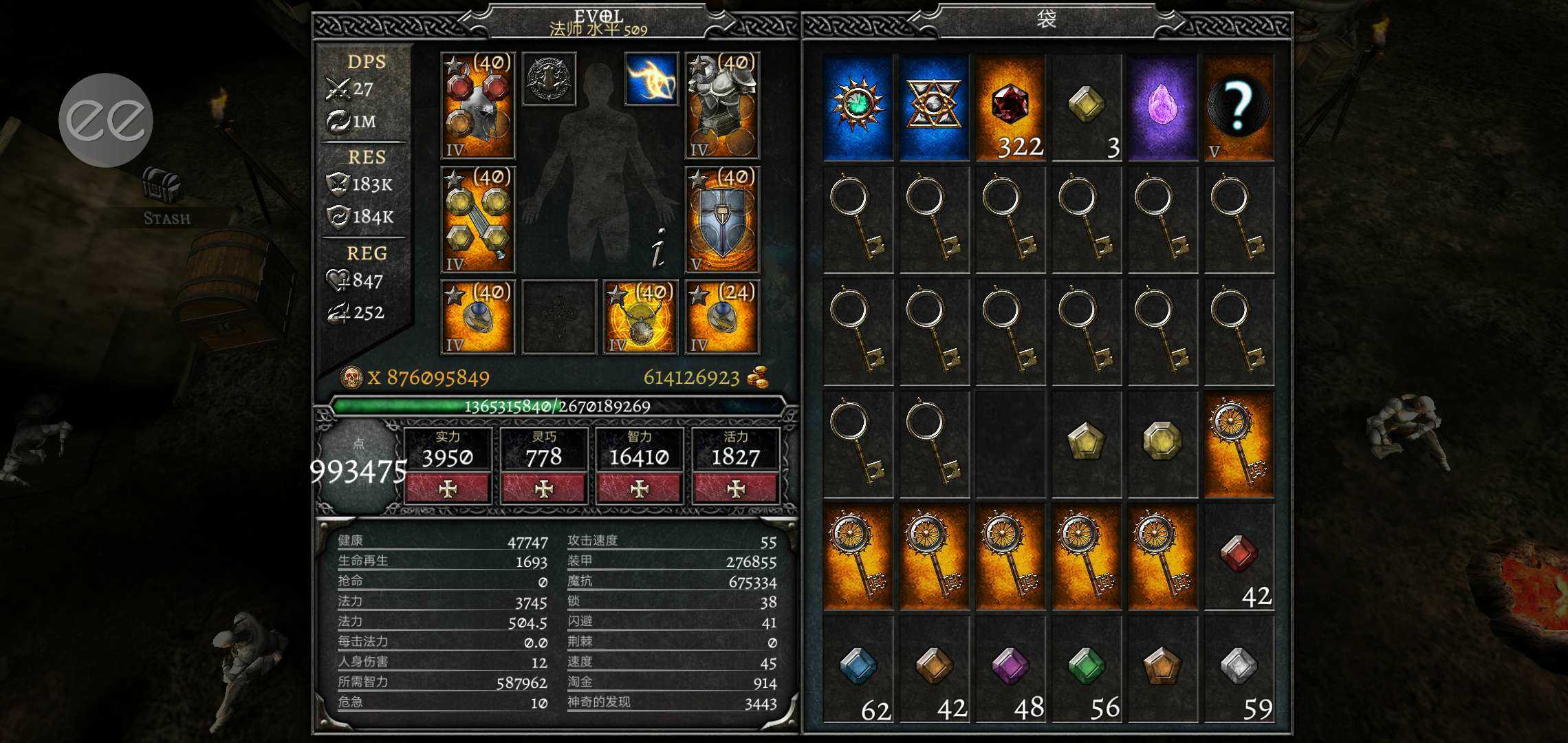Select the purple crystal item
The width and height of the screenshot is (1568, 743).
pos(1162,107)
